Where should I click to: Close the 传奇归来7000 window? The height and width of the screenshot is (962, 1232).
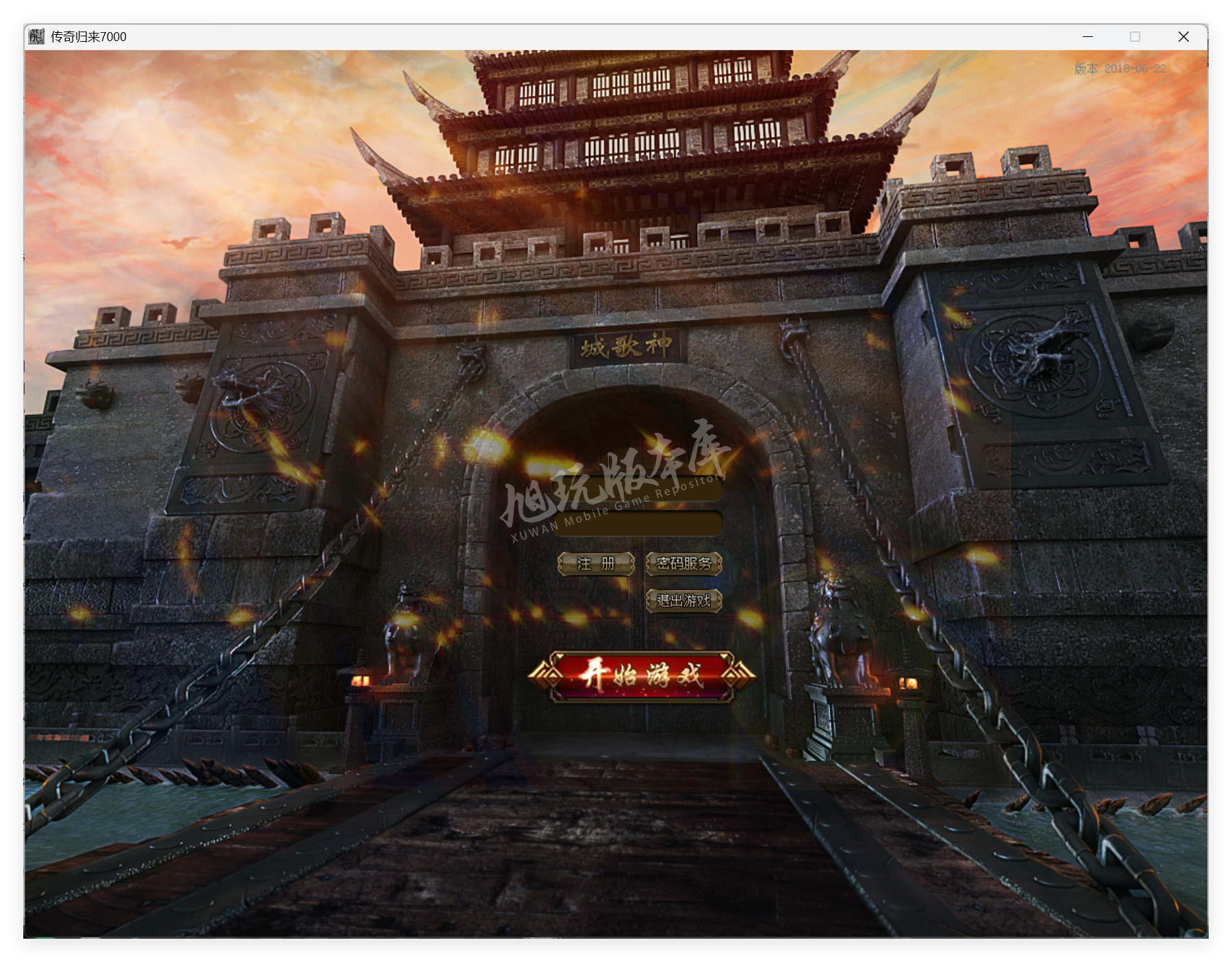coord(1183,36)
